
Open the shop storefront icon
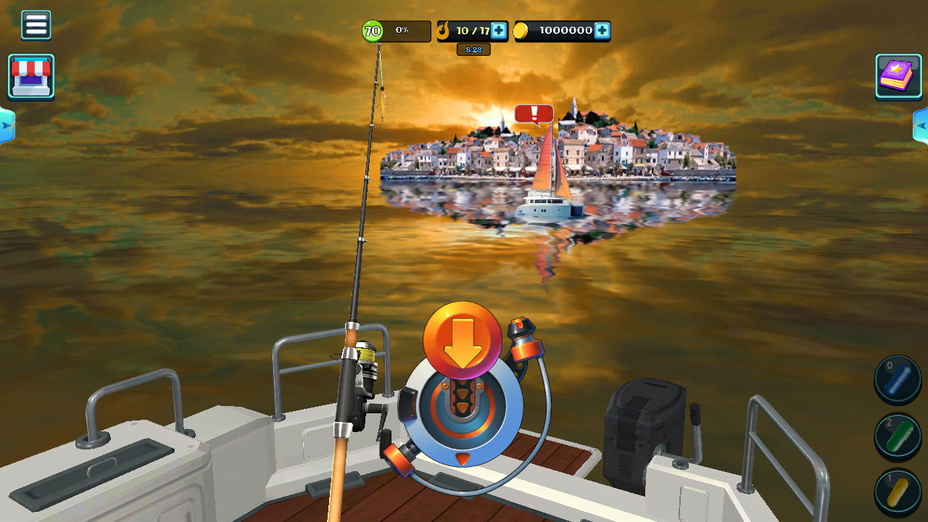click(31, 76)
